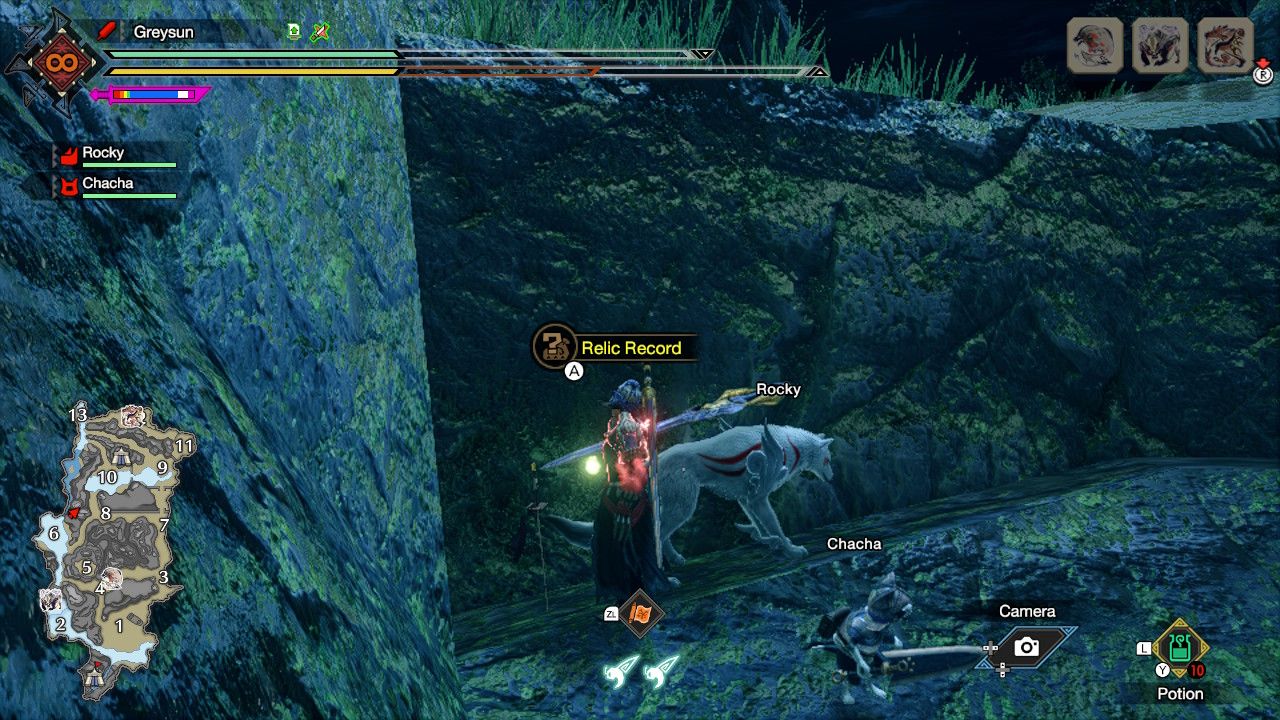The width and height of the screenshot is (1280, 720).
Task: Select the green supply item icon near Greysun
Action: coord(292,31)
